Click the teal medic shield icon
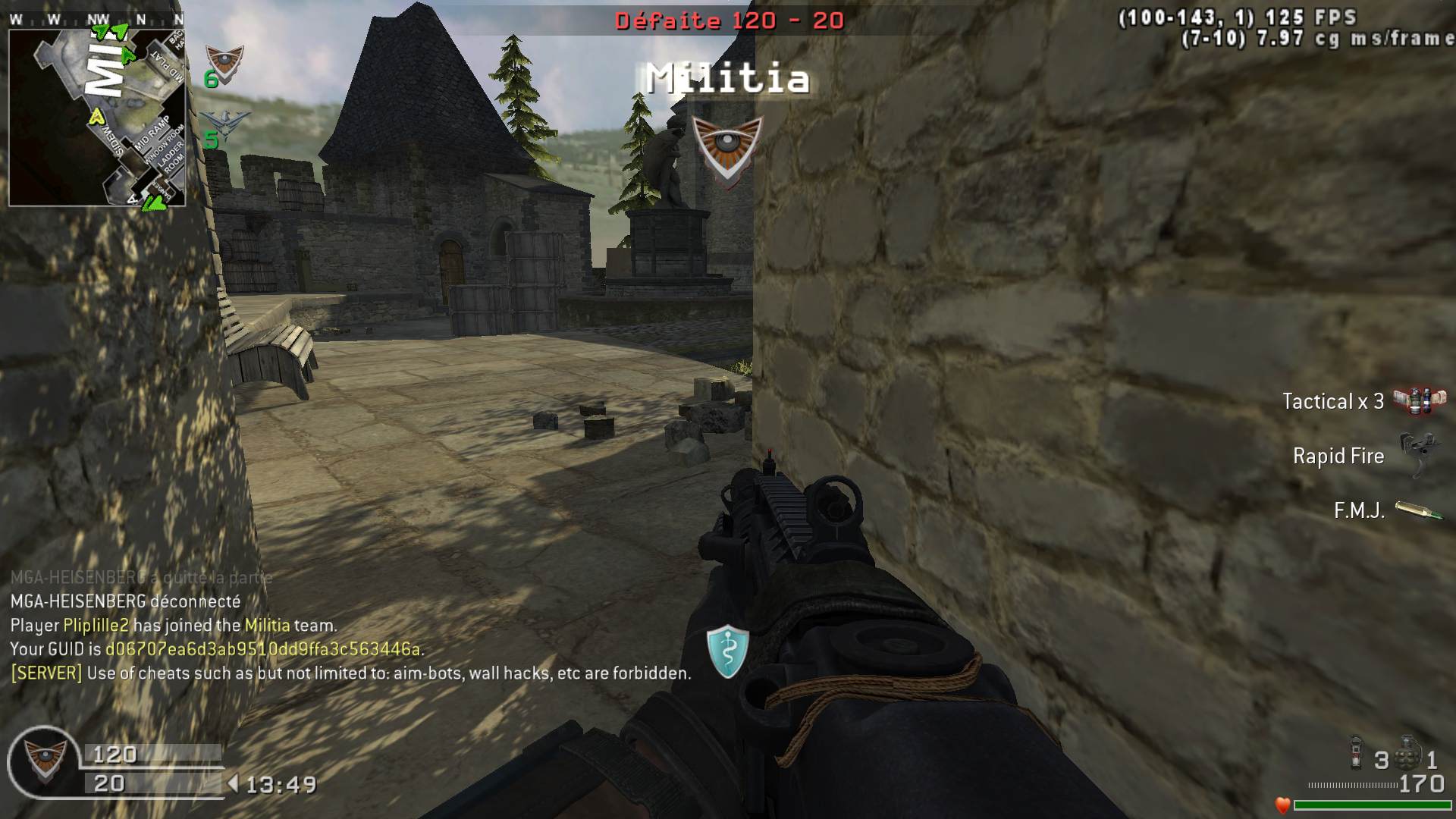Screen dimensions: 1456x819 point(727,651)
